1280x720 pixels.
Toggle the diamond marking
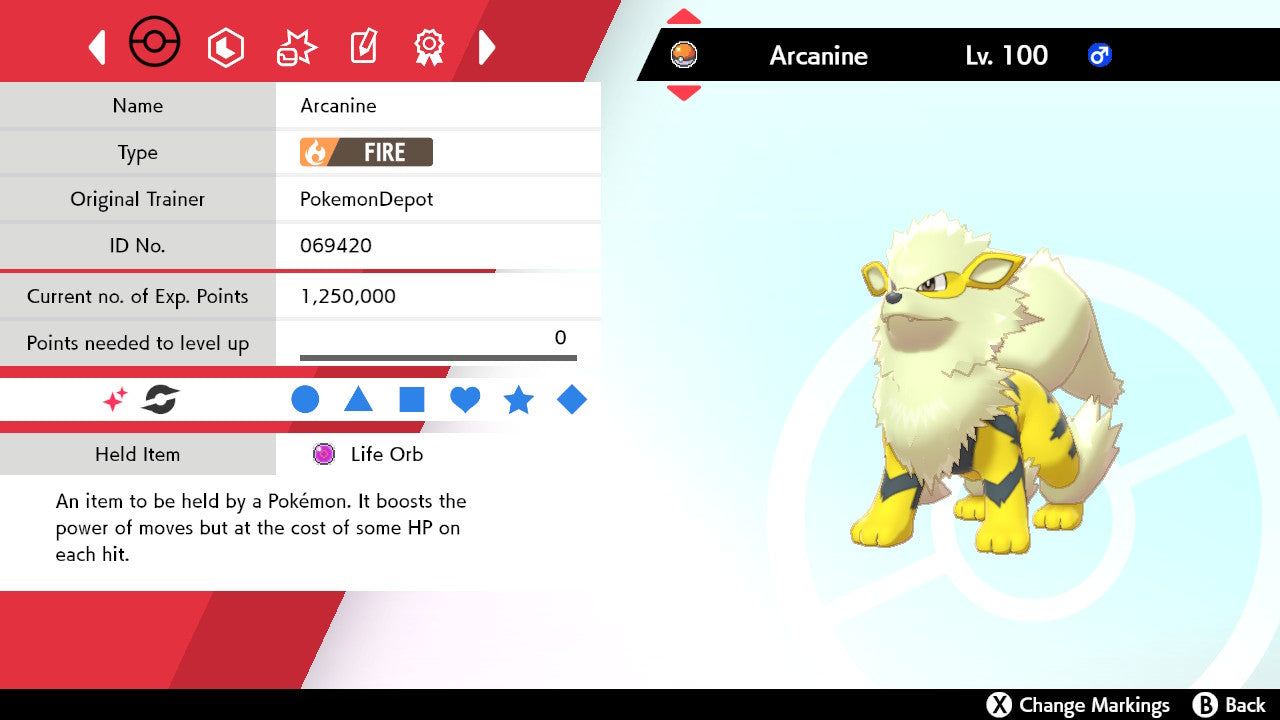tap(572, 400)
